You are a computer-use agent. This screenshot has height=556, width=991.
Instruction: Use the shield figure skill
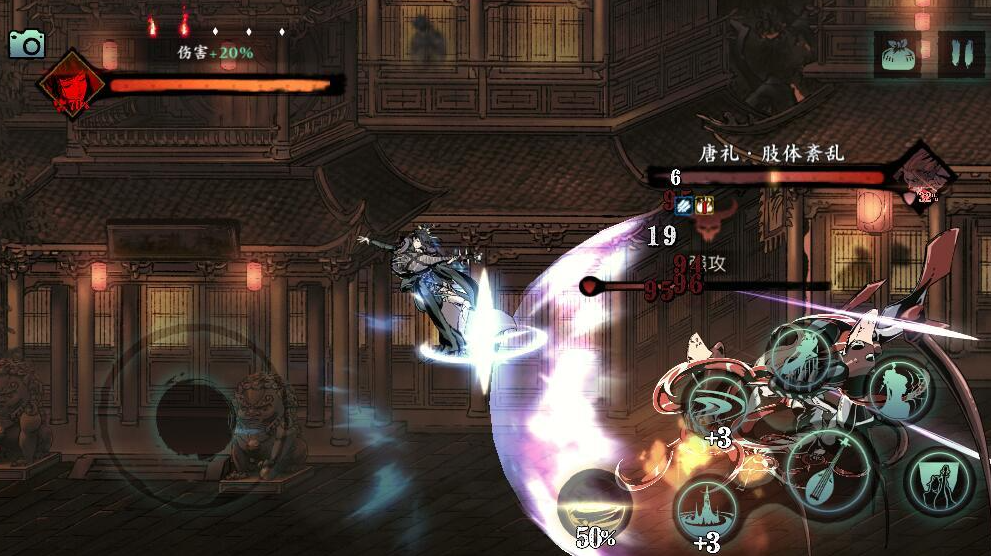[939, 481]
